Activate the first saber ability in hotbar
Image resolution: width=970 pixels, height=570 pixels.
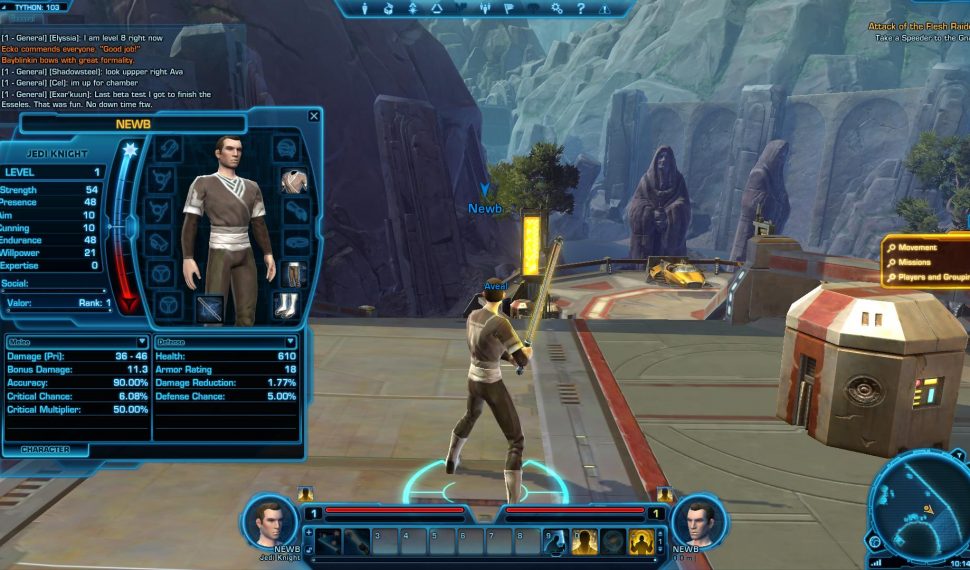[329, 541]
